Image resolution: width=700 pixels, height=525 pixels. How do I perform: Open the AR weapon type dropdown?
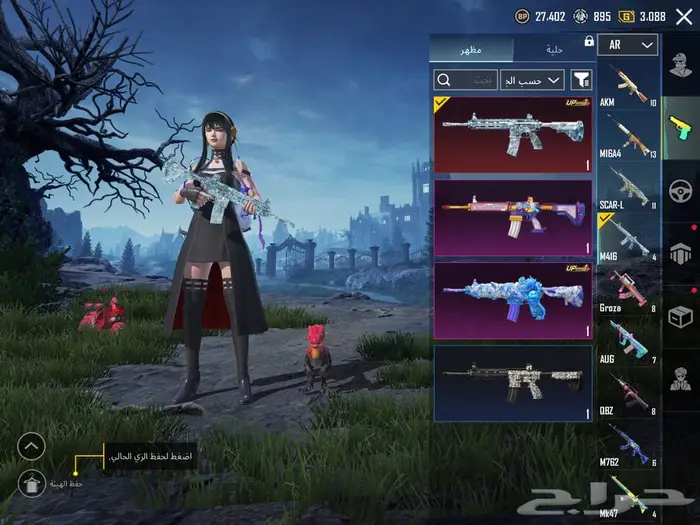tap(631, 45)
